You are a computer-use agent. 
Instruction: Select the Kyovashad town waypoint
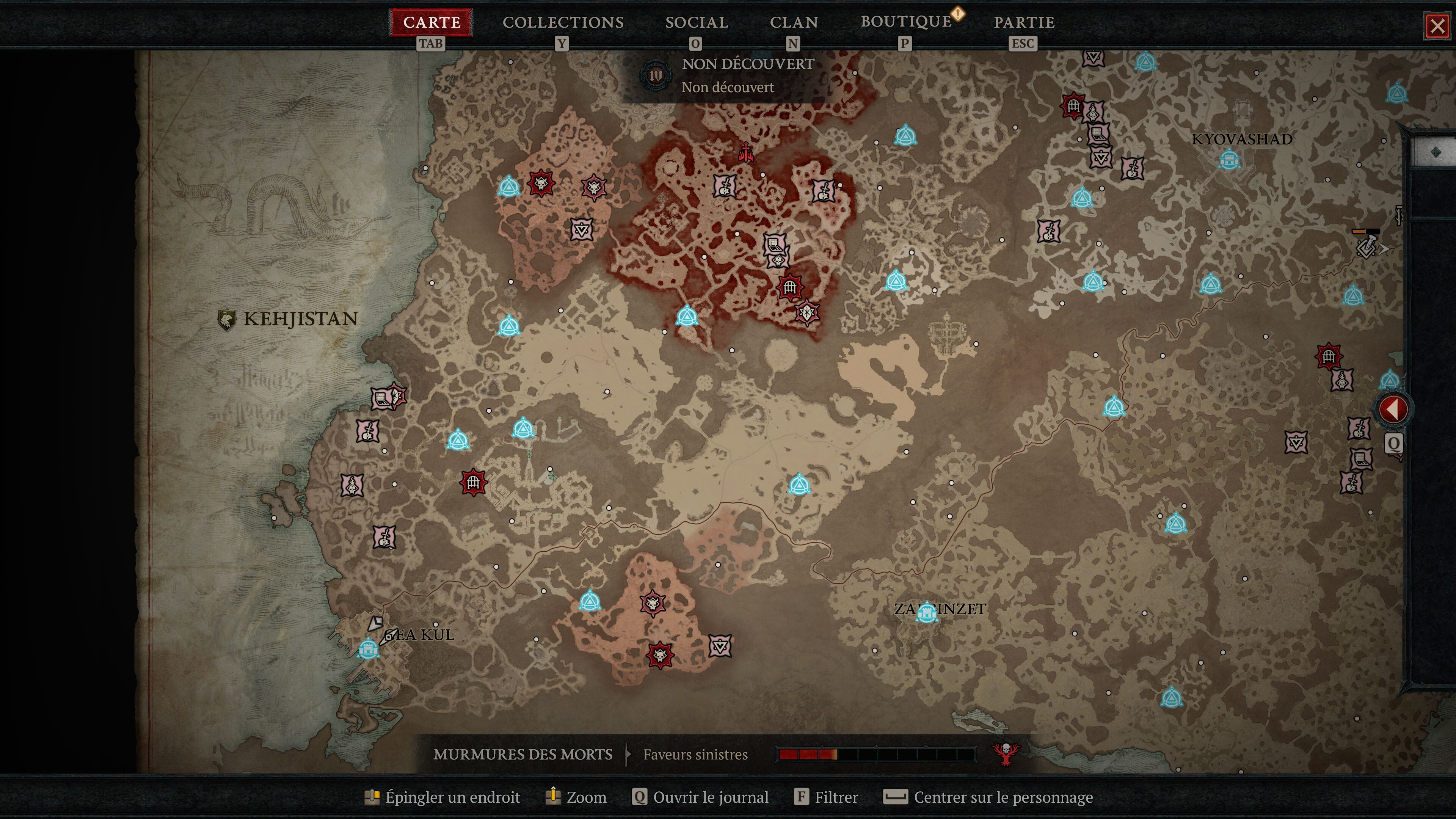click(1229, 160)
